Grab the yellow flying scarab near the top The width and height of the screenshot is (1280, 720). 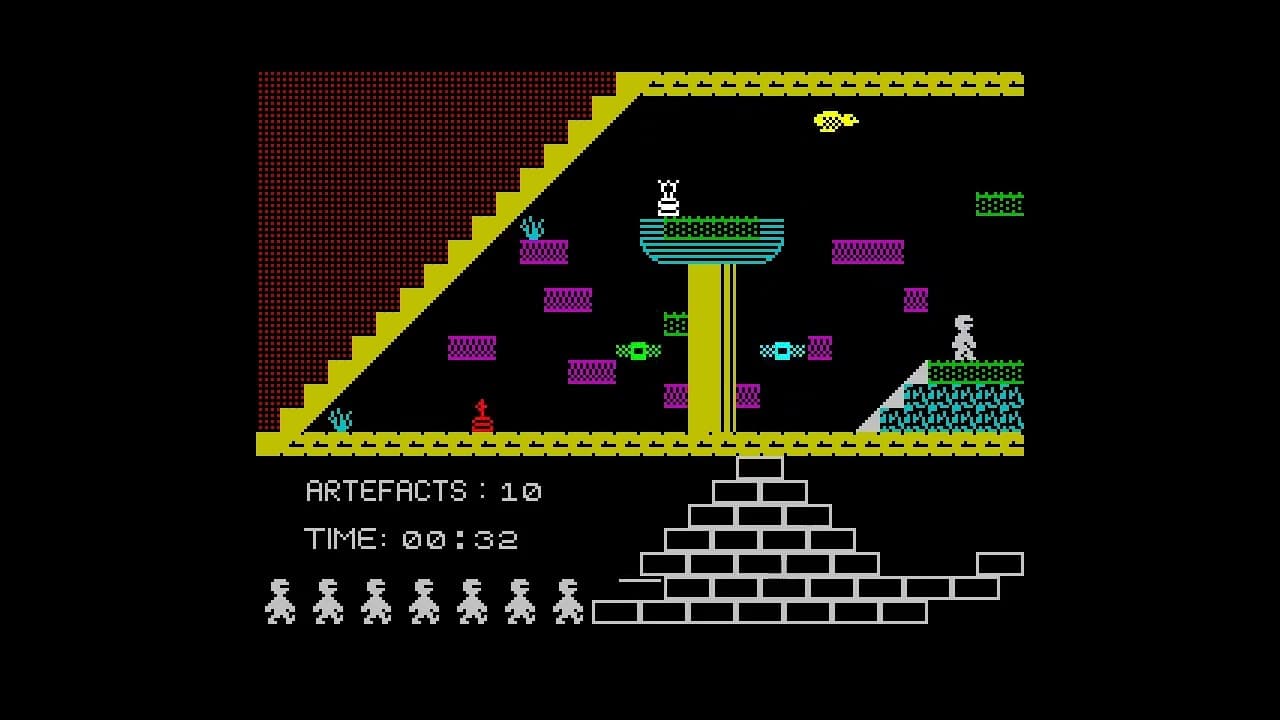coord(833,121)
